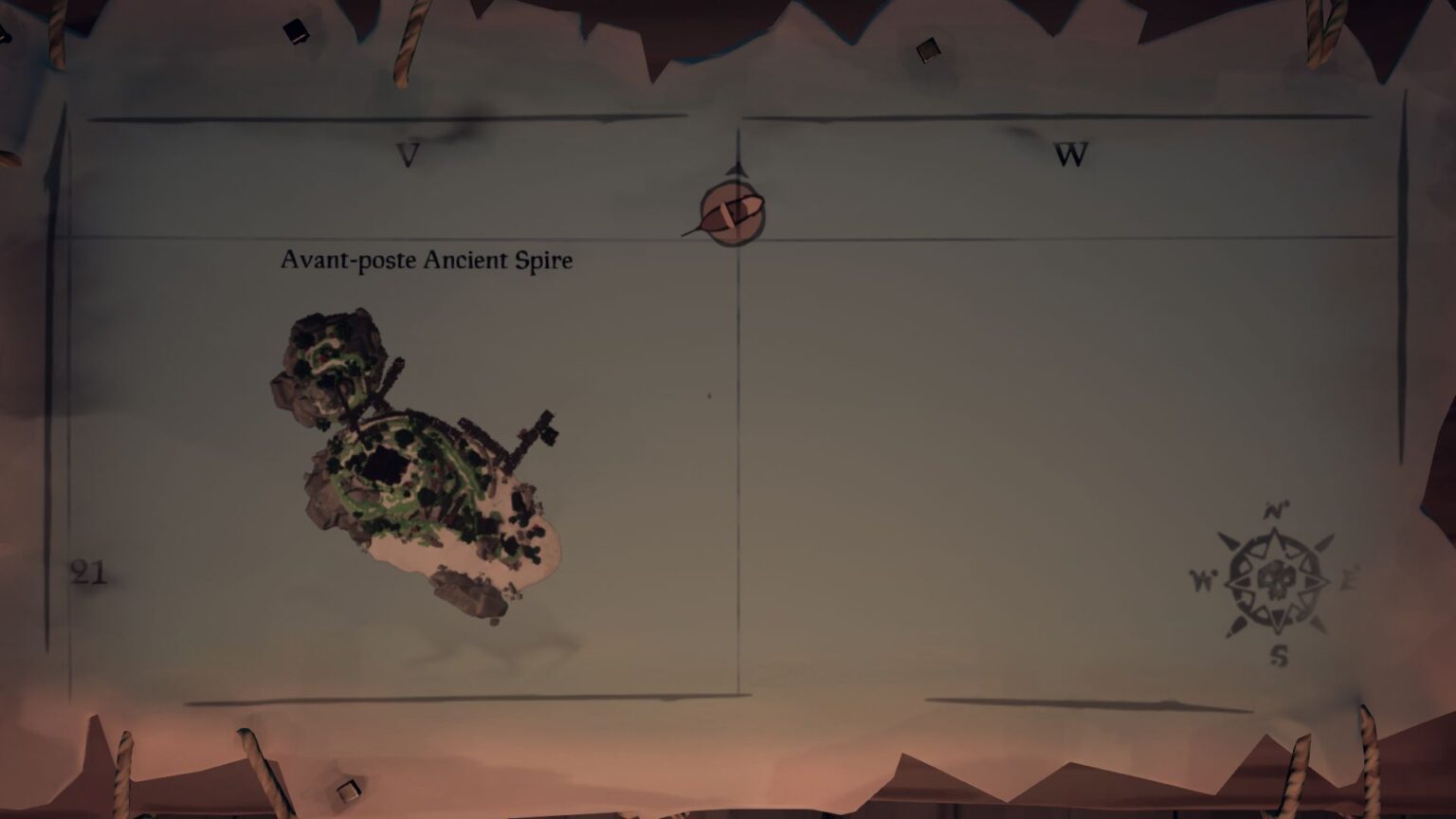Image resolution: width=1456 pixels, height=819 pixels.
Task: Click the E point of the compass rose
Action: (x=1346, y=577)
